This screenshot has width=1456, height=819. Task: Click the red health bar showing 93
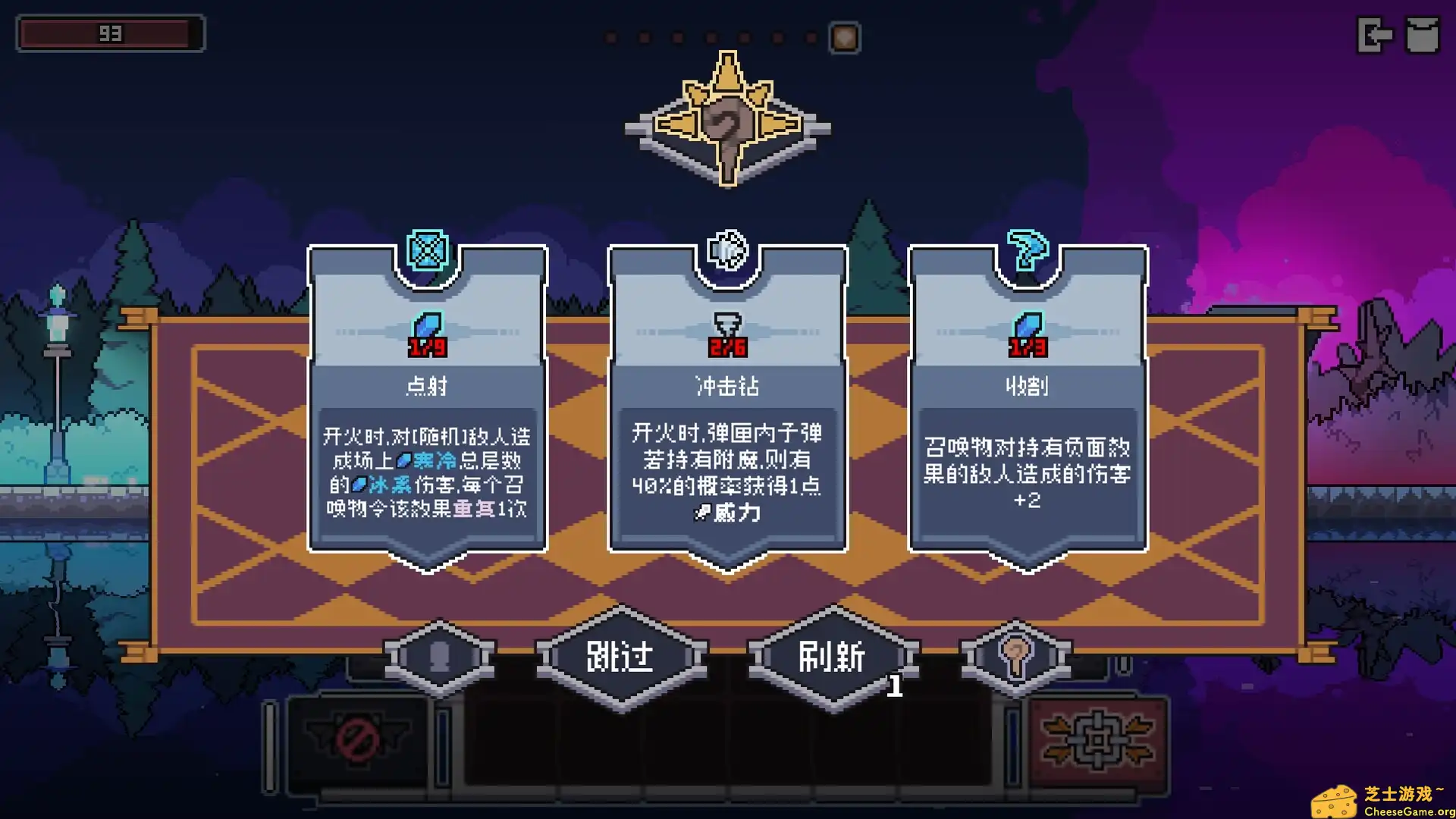click(111, 33)
